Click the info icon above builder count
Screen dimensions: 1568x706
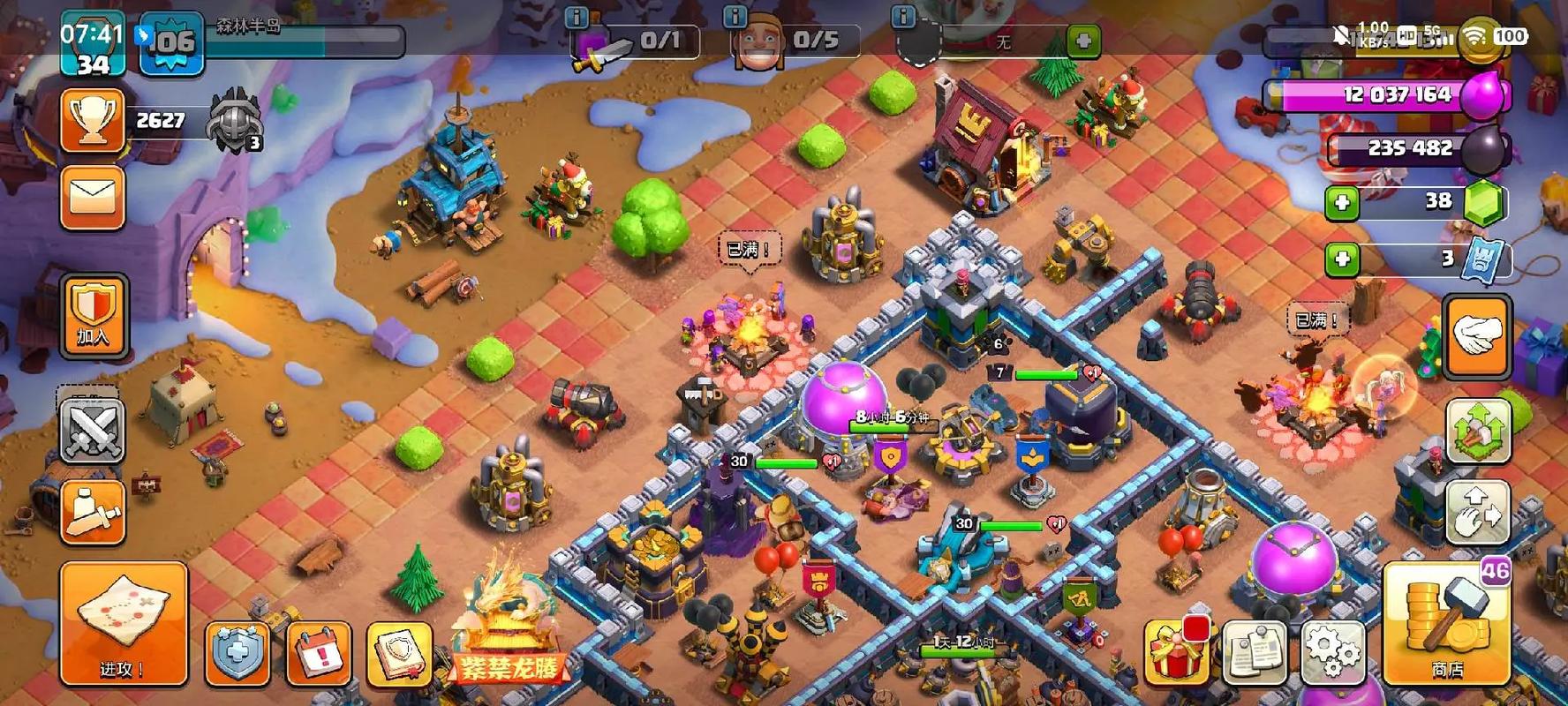click(734, 16)
